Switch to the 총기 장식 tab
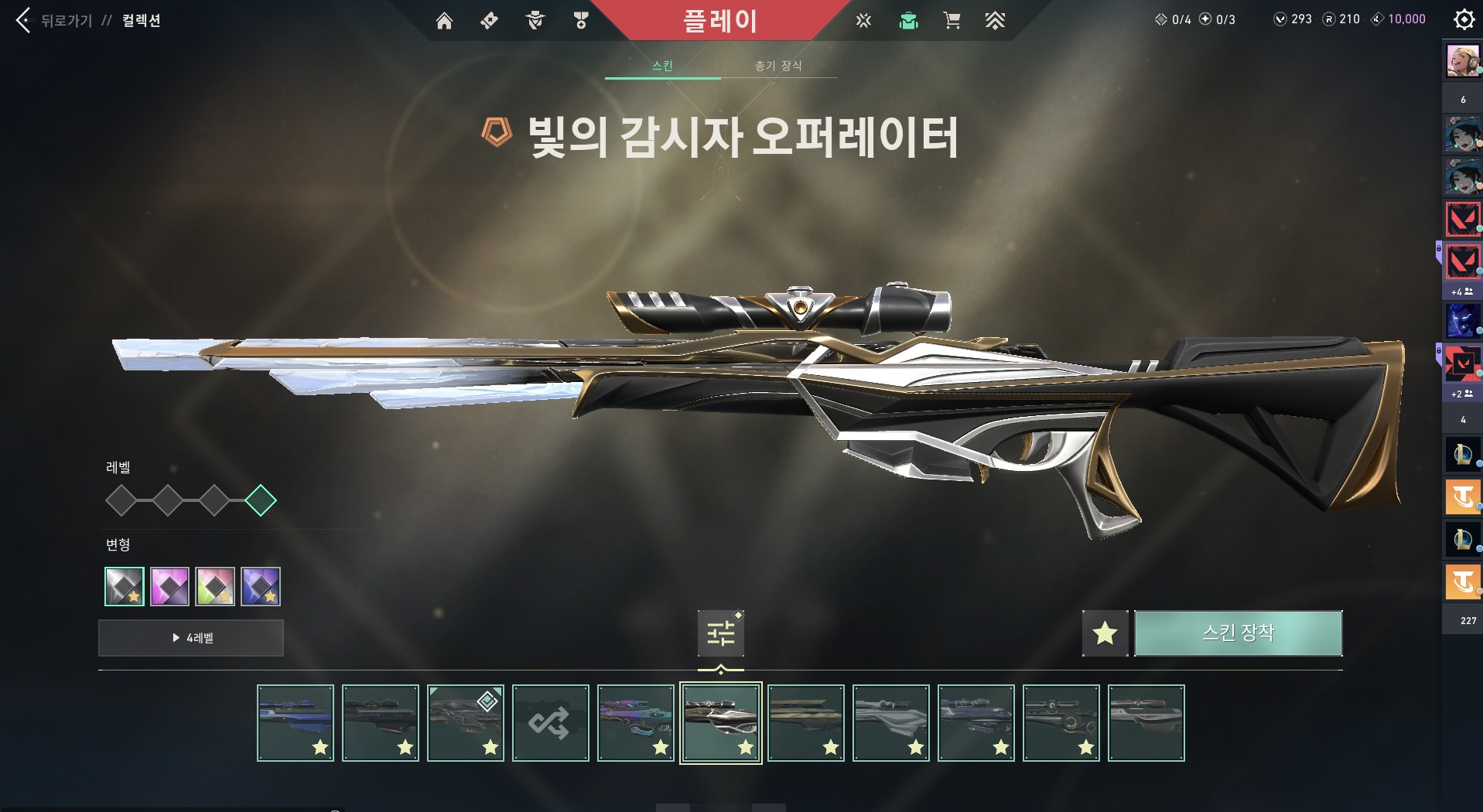Image resolution: width=1483 pixels, height=812 pixels. click(x=778, y=66)
